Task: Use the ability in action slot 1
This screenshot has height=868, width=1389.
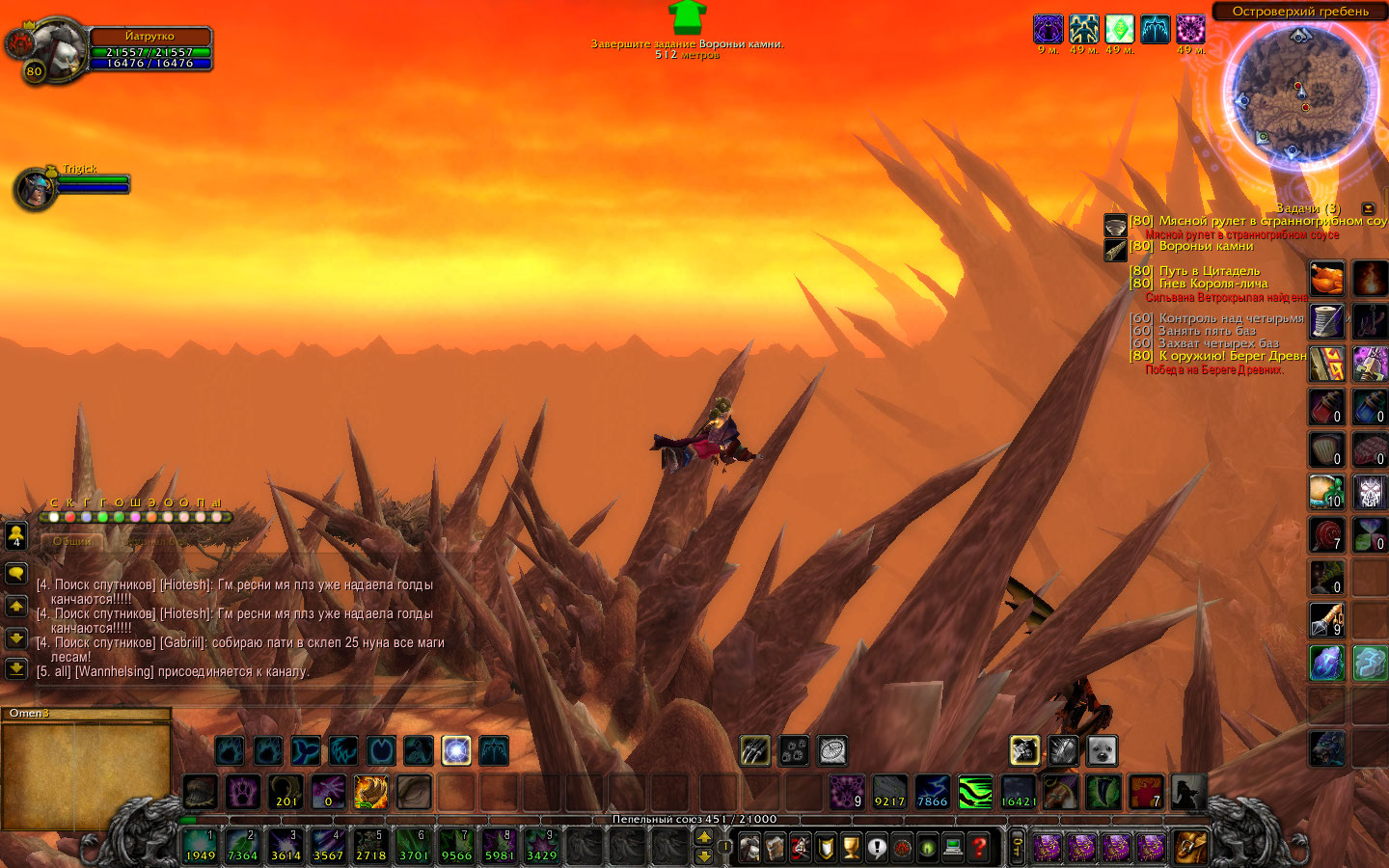Action: (x=201, y=845)
